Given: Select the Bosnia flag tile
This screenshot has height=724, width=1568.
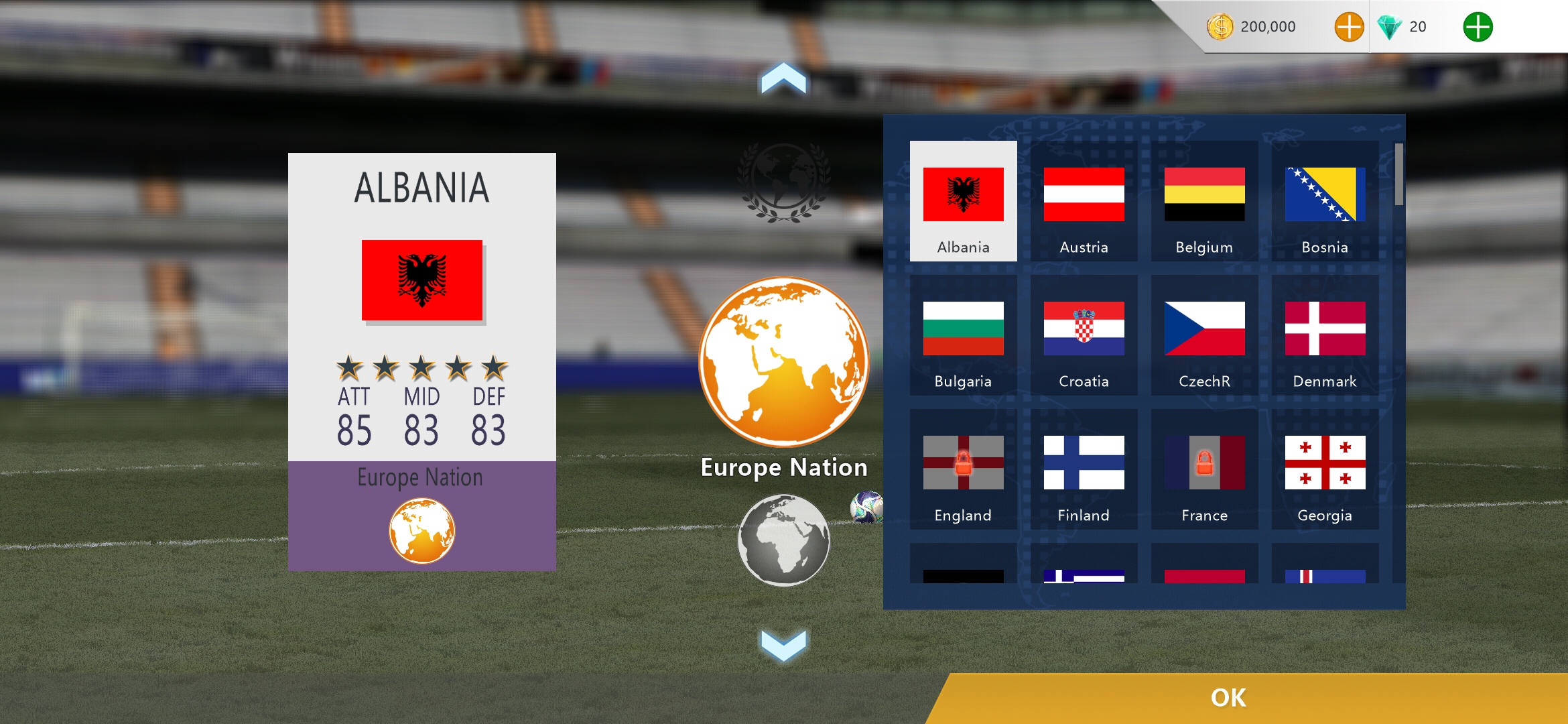Looking at the screenshot, I should [x=1325, y=201].
